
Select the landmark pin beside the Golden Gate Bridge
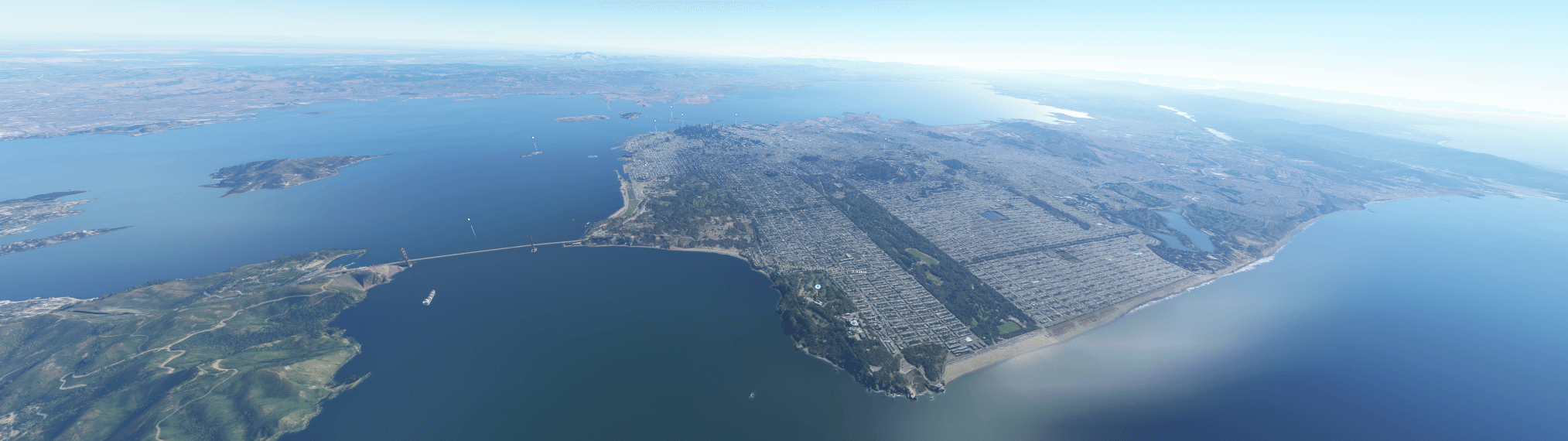[x=469, y=220]
